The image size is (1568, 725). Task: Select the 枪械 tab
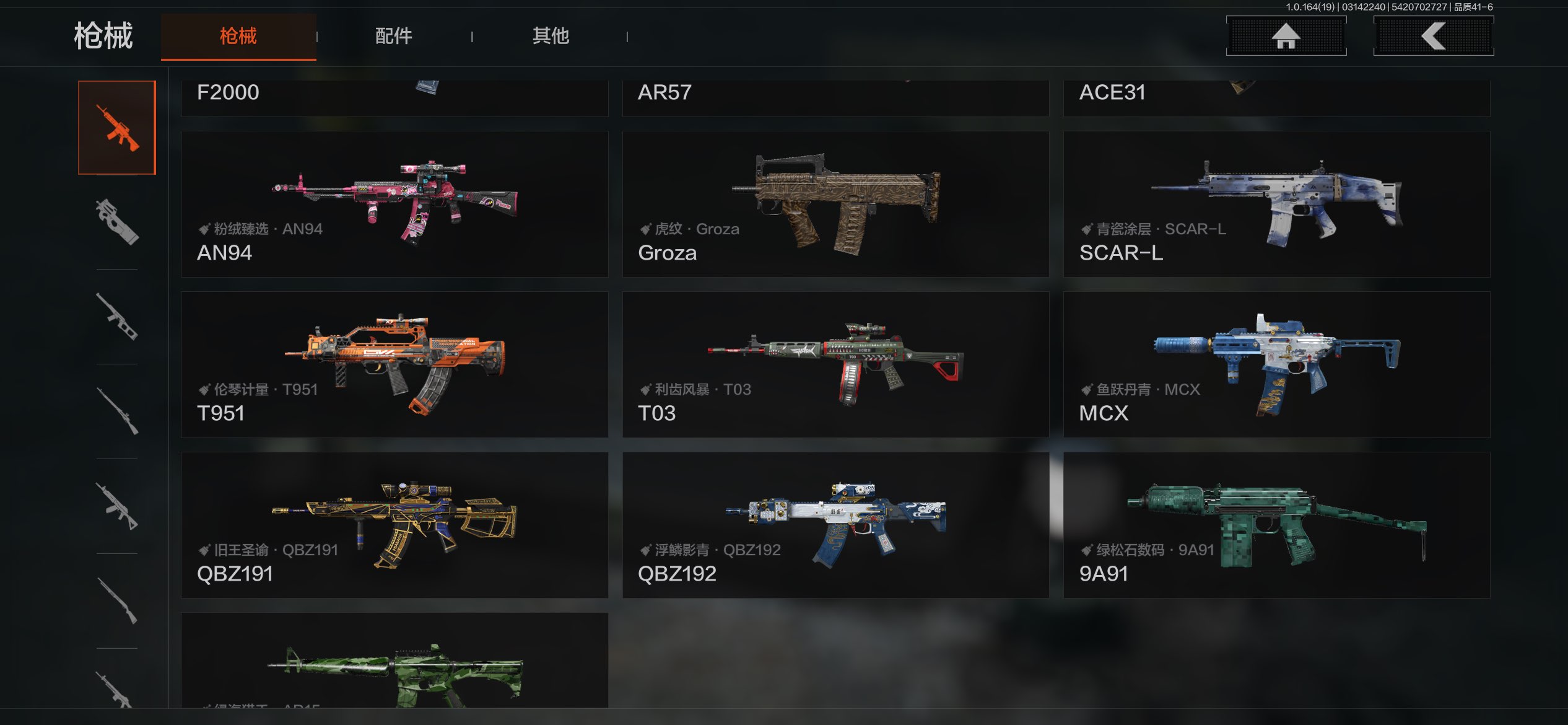point(238,36)
